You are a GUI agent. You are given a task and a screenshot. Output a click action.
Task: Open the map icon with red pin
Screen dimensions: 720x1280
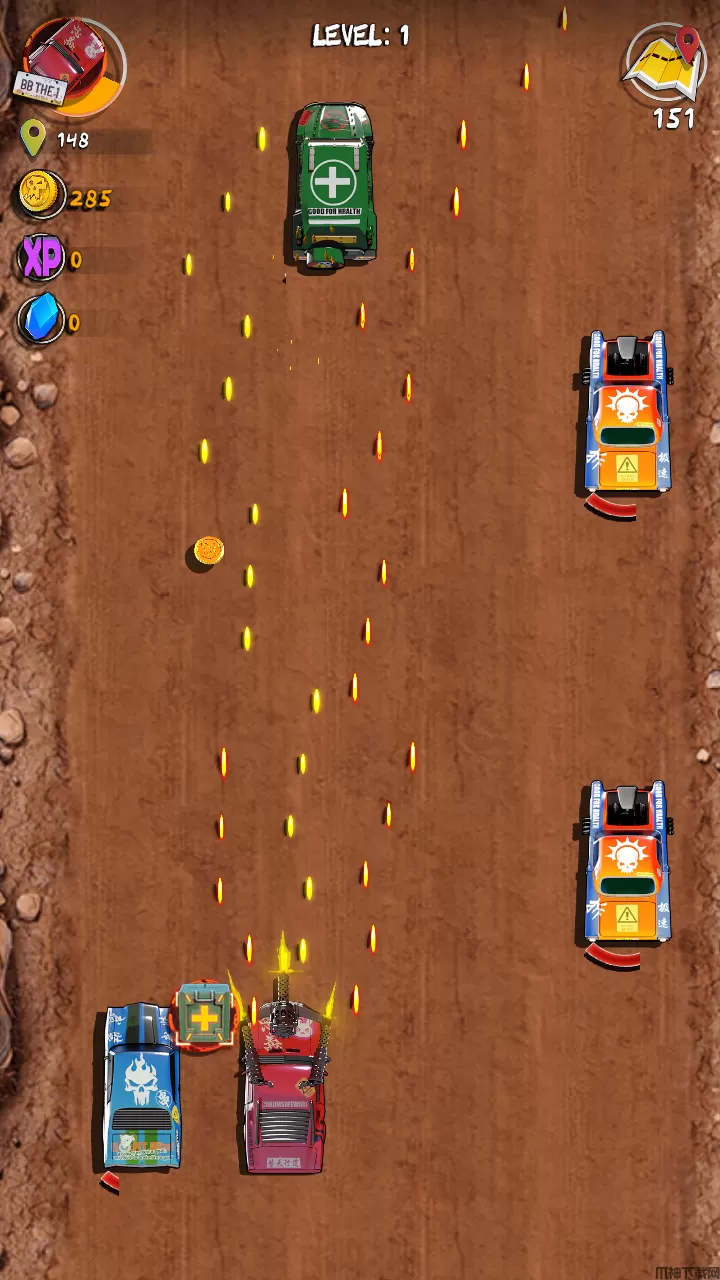point(666,65)
